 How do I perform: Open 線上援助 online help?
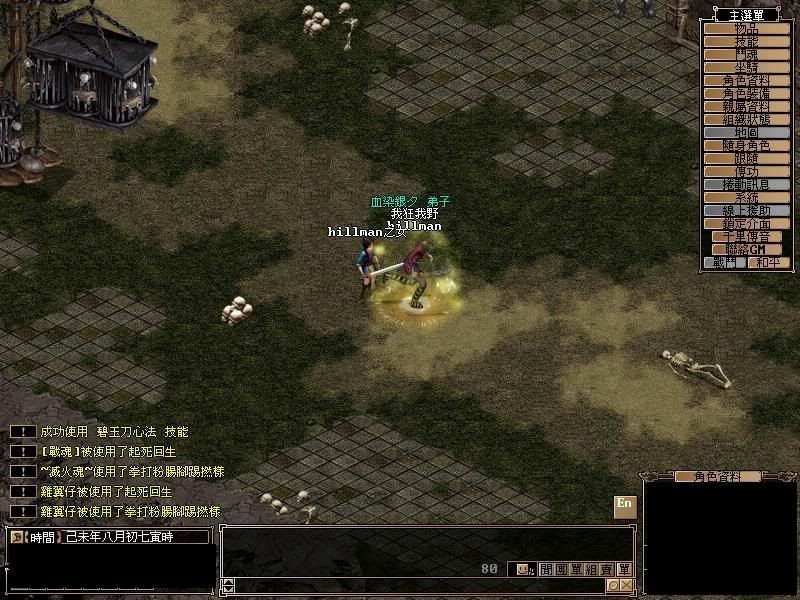[746, 211]
